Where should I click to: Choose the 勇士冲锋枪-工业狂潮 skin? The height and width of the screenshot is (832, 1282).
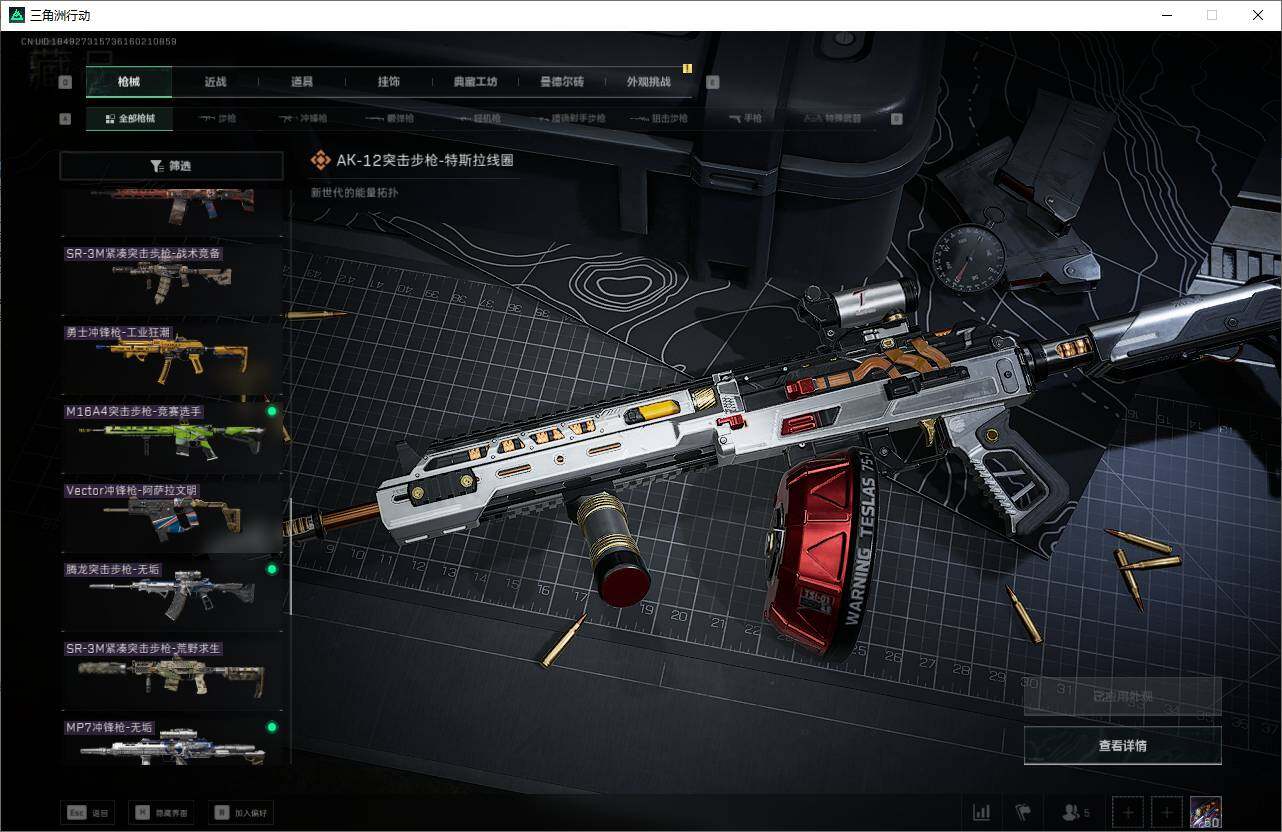tap(172, 358)
